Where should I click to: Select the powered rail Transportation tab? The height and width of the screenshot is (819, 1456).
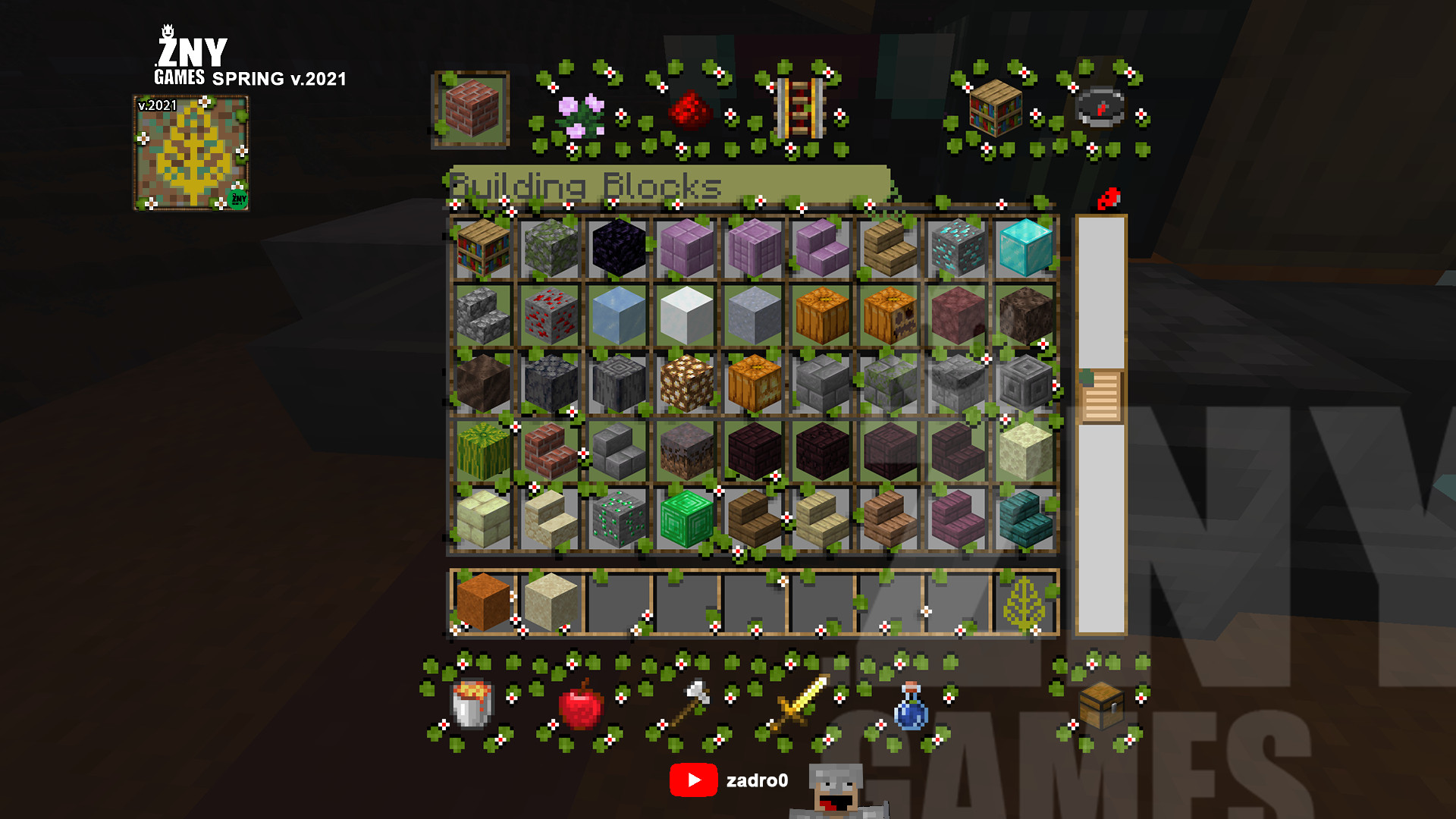pos(799,110)
